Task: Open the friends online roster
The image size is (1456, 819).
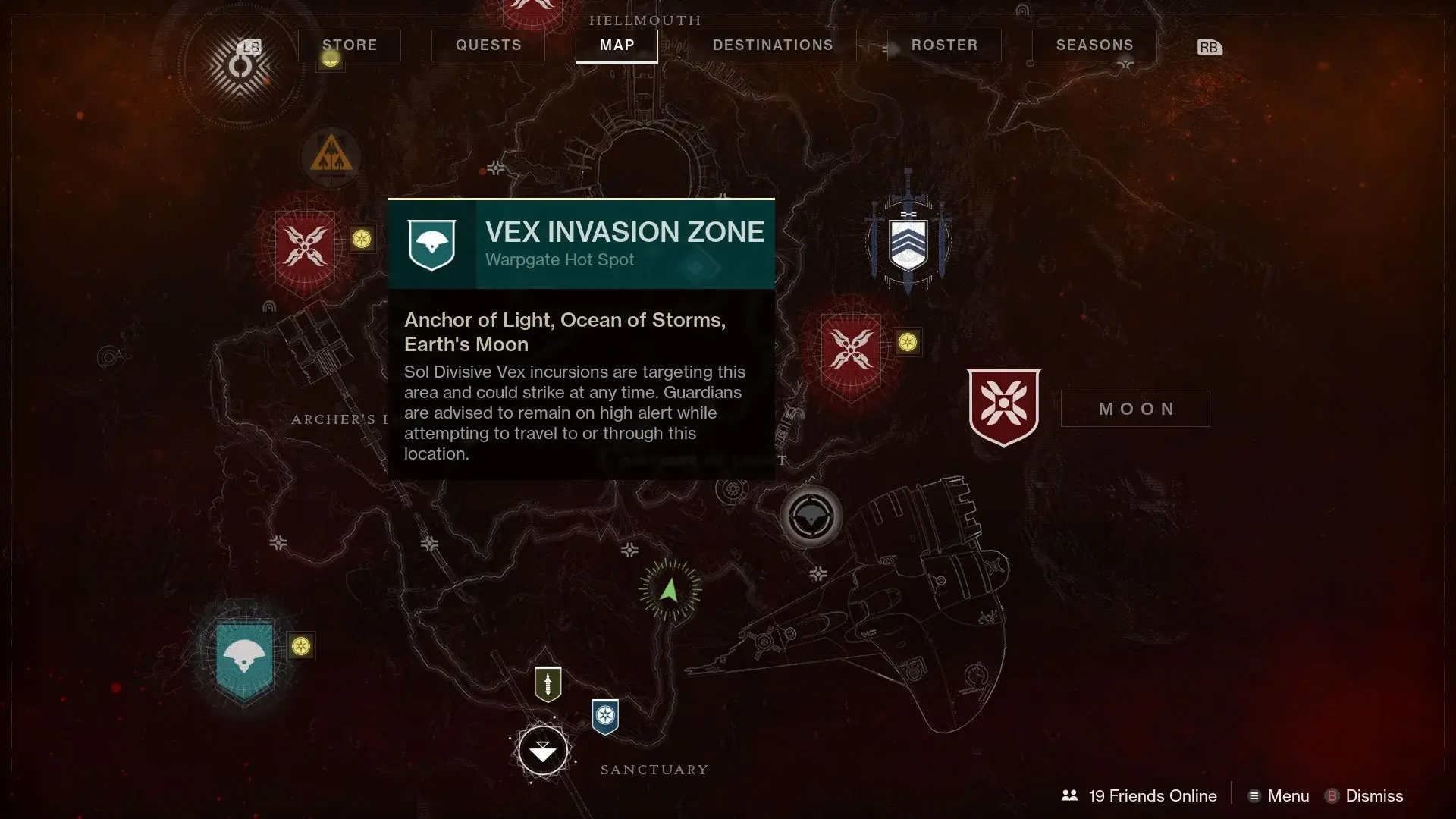Action: tap(1141, 795)
